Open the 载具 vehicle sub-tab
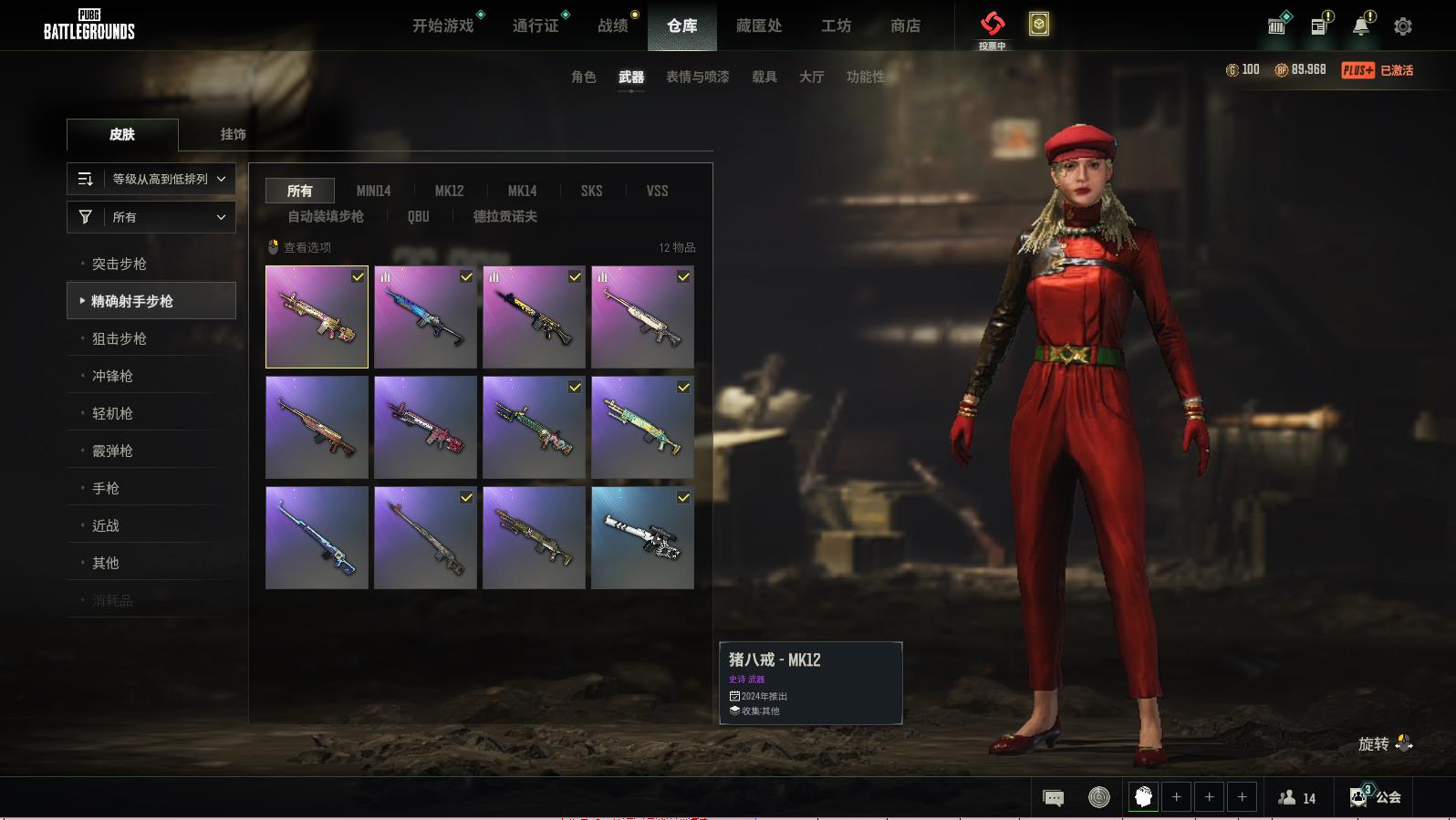The width and height of the screenshot is (1456, 820). click(764, 77)
